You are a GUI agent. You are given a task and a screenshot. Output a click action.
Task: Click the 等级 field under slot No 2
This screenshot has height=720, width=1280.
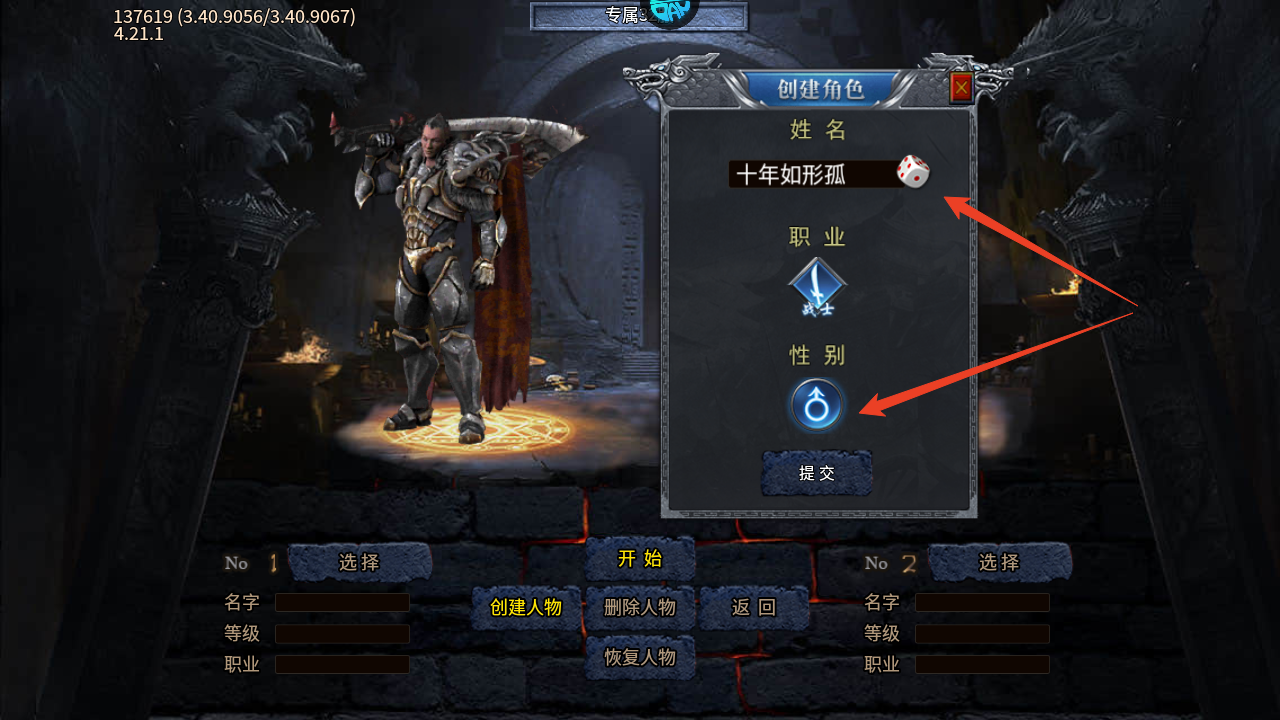pyautogui.click(x=982, y=633)
